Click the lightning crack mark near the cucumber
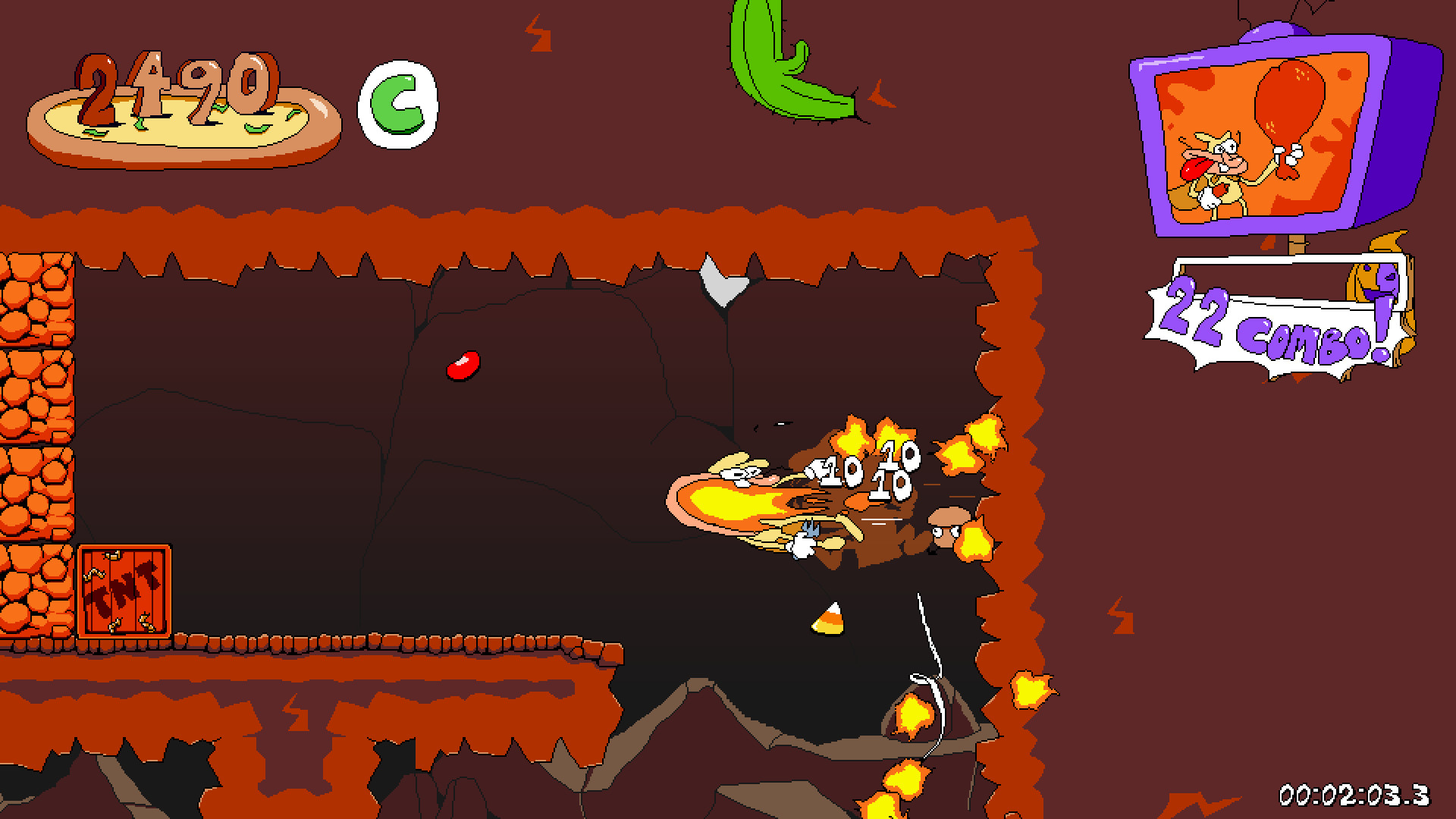 (x=881, y=97)
